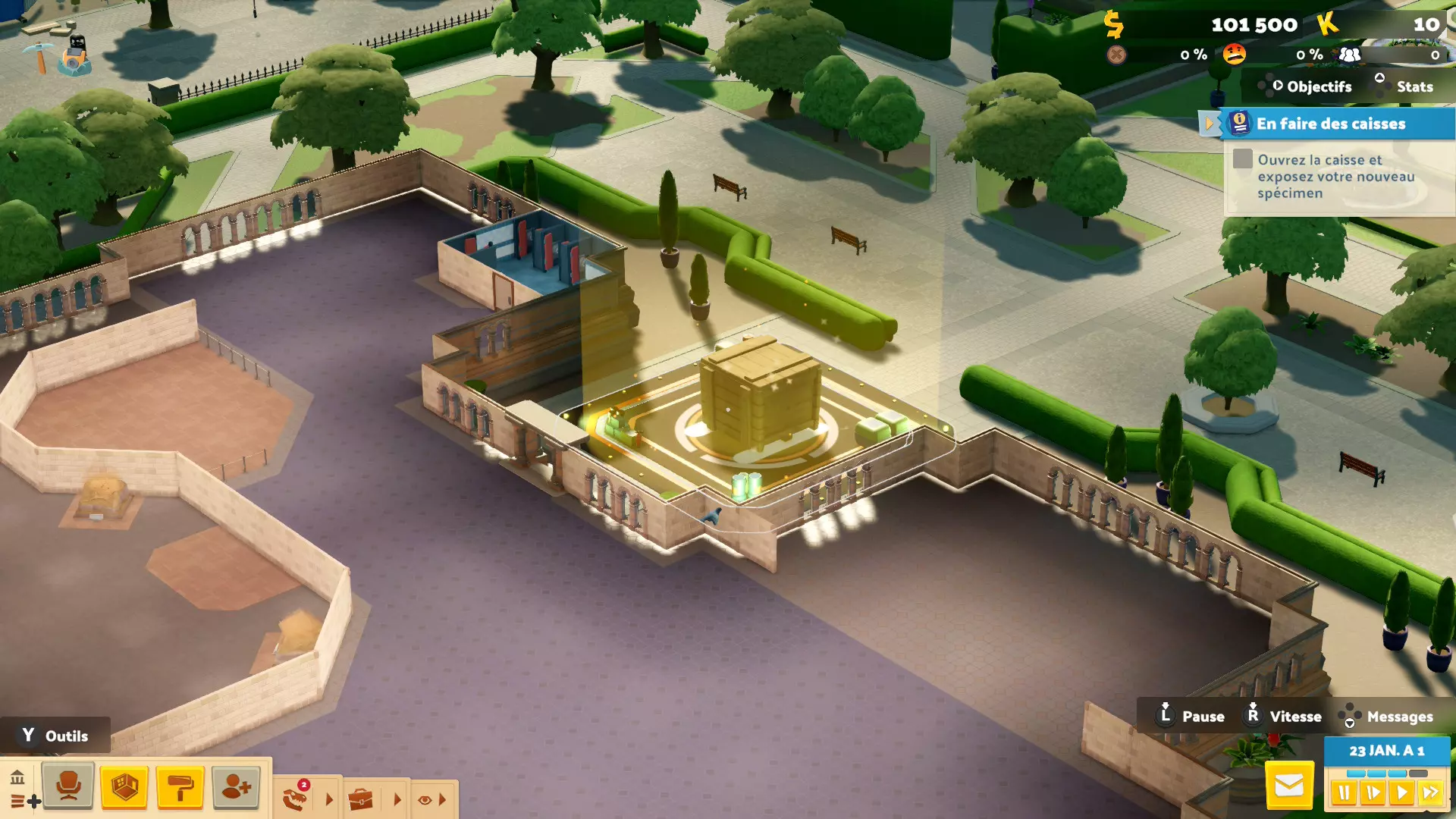
Task: Set game speed to slow play
Action: point(1373,793)
